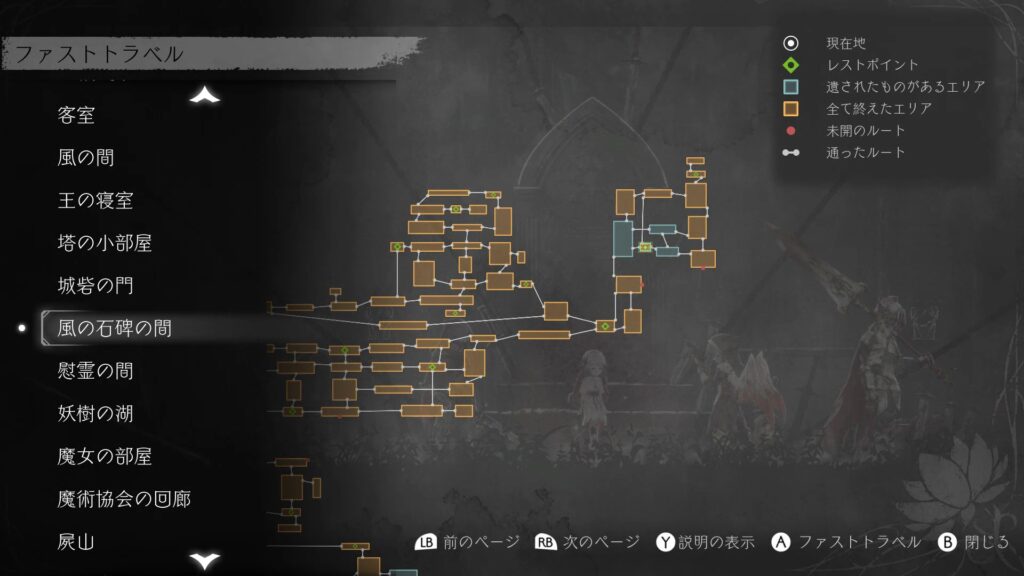Click the down arrow below the list
The image size is (1024, 576).
pyautogui.click(x=205, y=560)
